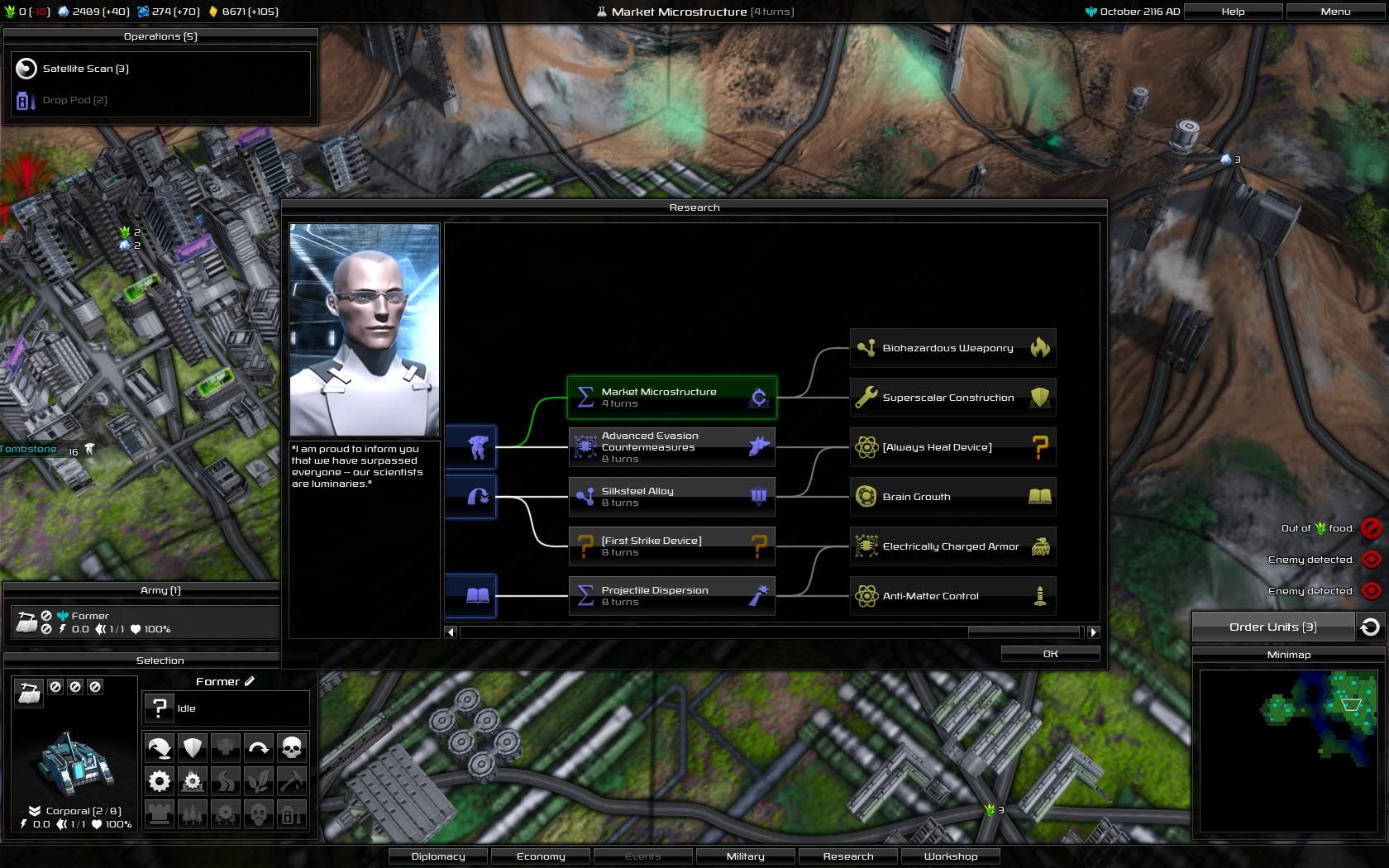Viewport: 1389px width, 868px height.
Task: Open the Diplomacy screen
Action: (x=438, y=856)
